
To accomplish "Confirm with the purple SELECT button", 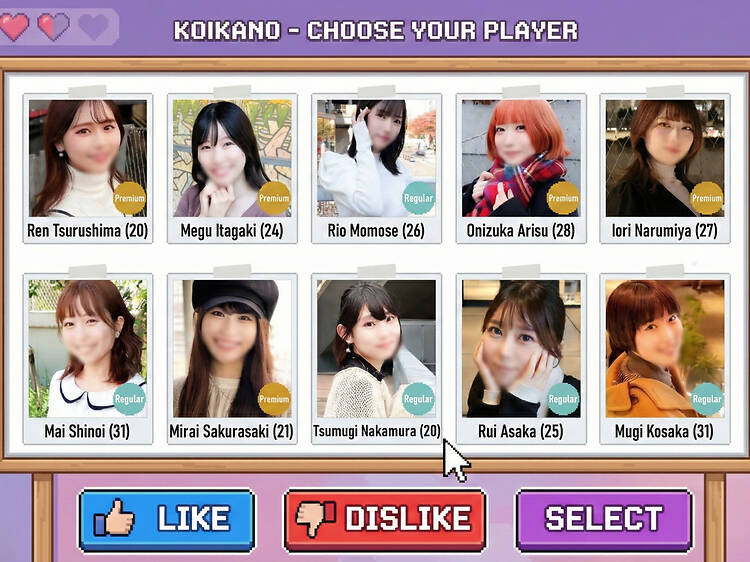I will pyautogui.click(x=603, y=519).
